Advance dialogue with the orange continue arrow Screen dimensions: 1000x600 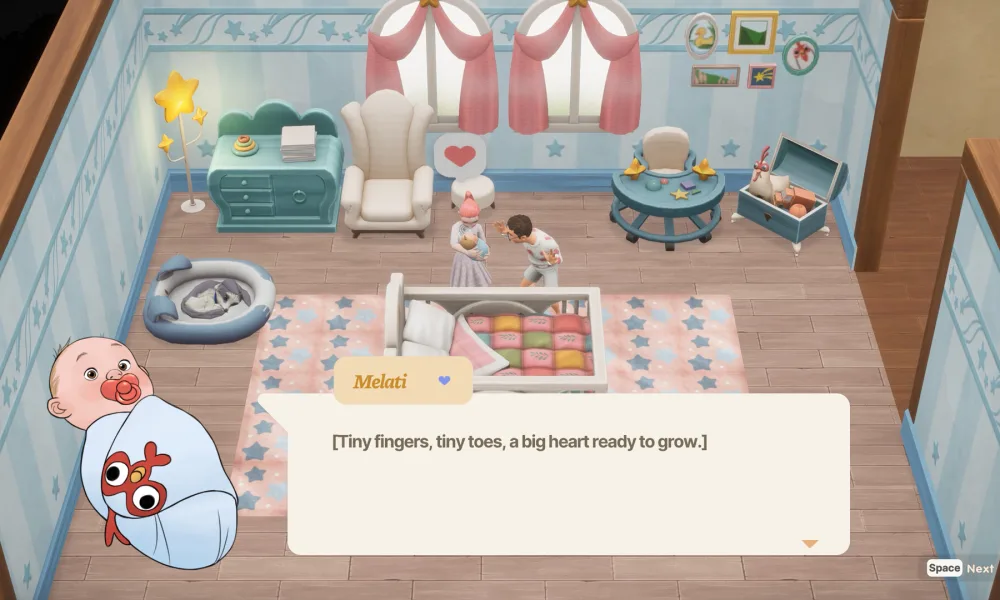(810, 544)
